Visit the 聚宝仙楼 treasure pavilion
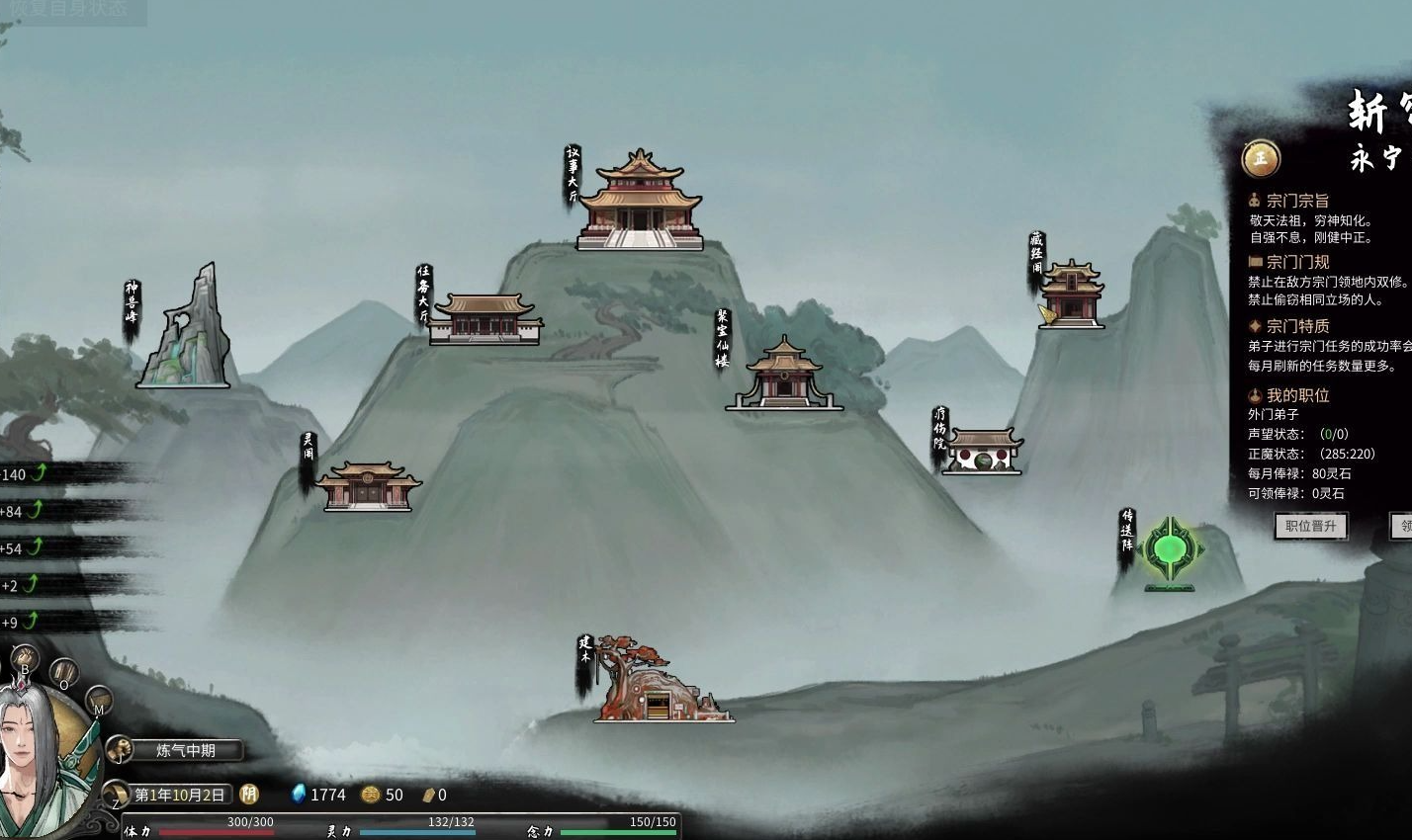Screen dimensions: 1412x840 click(784, 375)
